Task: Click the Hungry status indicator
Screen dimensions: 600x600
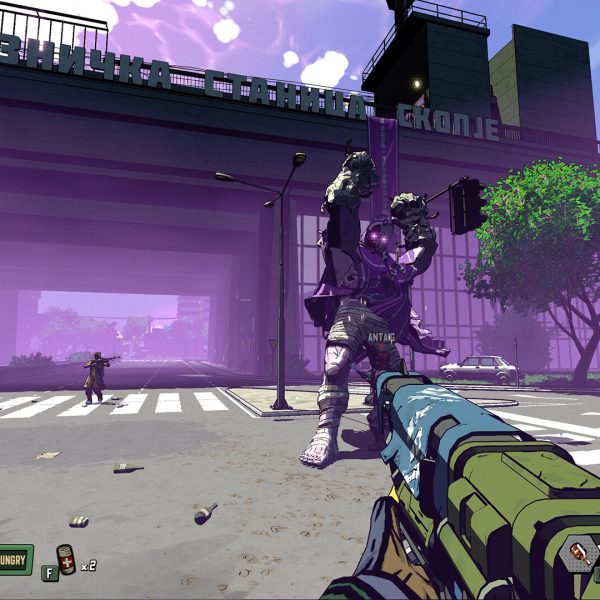Action: [x=14, y=559]
